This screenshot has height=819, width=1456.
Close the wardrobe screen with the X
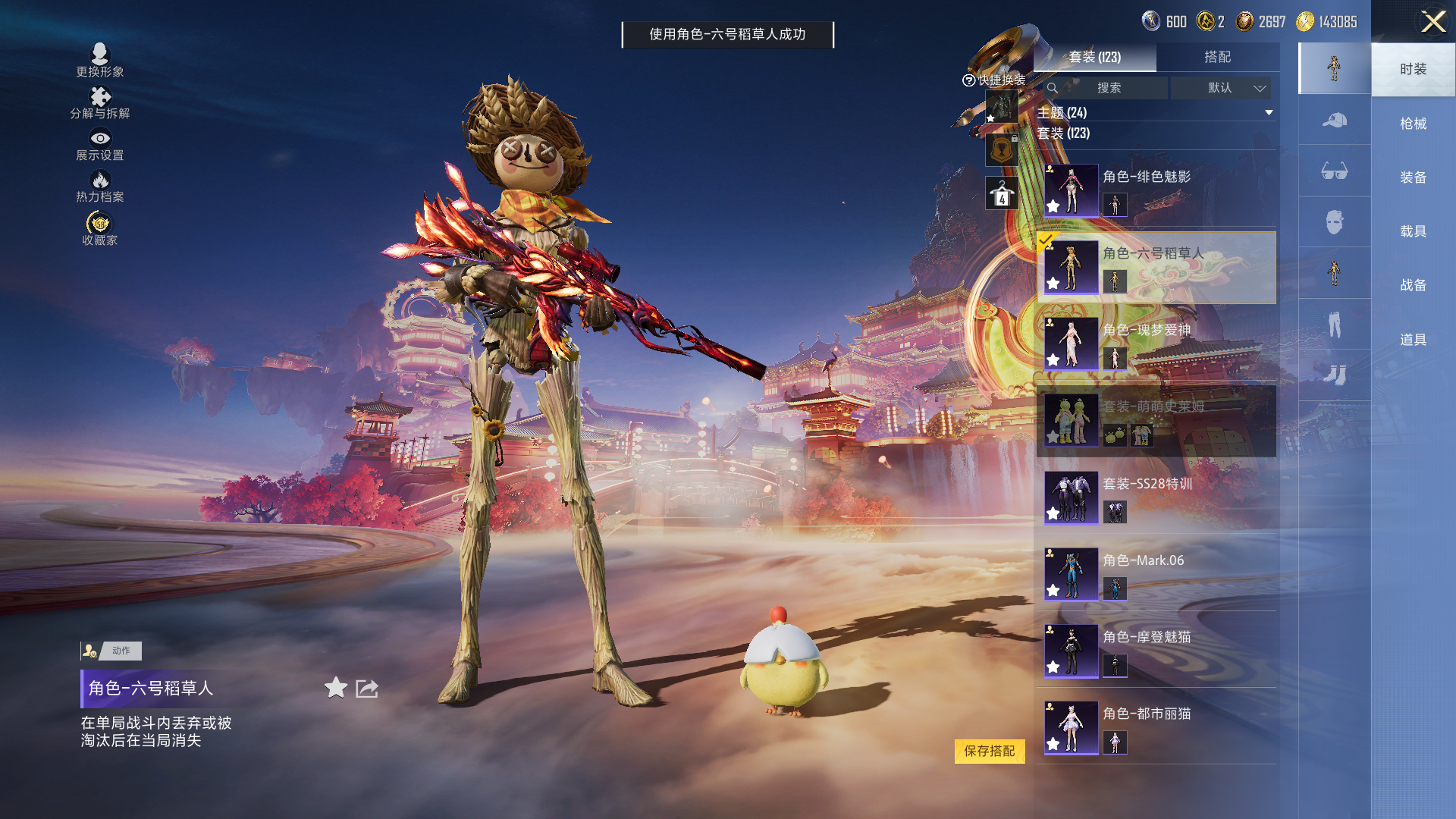coord(1432,21)
